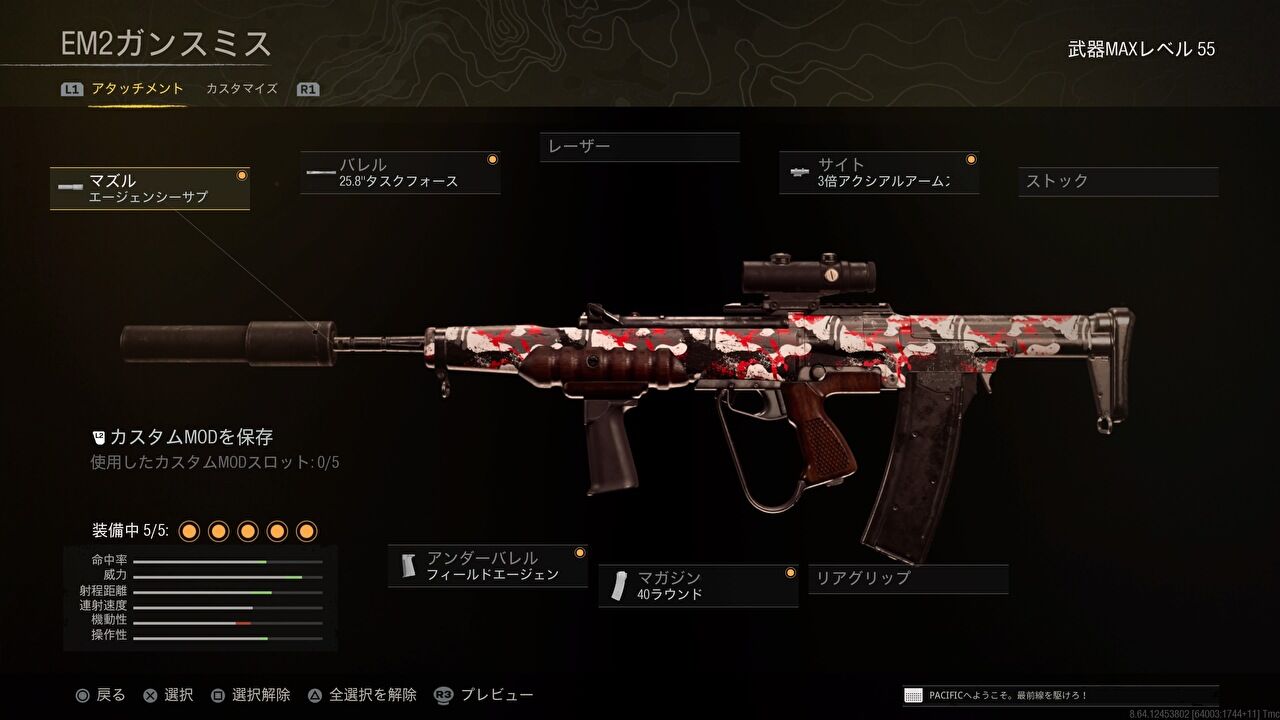This screenshot has height=720, width=1280.
Task: Switch to the カスタマイズ tab
Action: 240,88
